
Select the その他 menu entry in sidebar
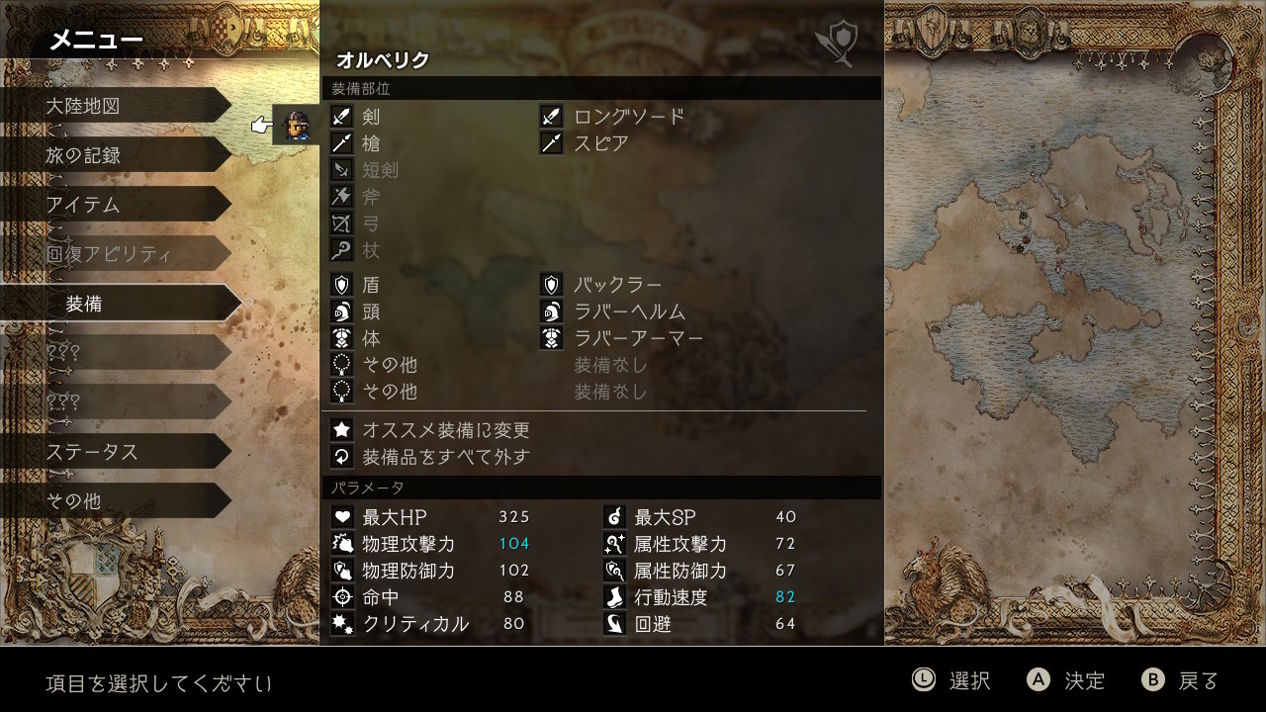[110, 501]
